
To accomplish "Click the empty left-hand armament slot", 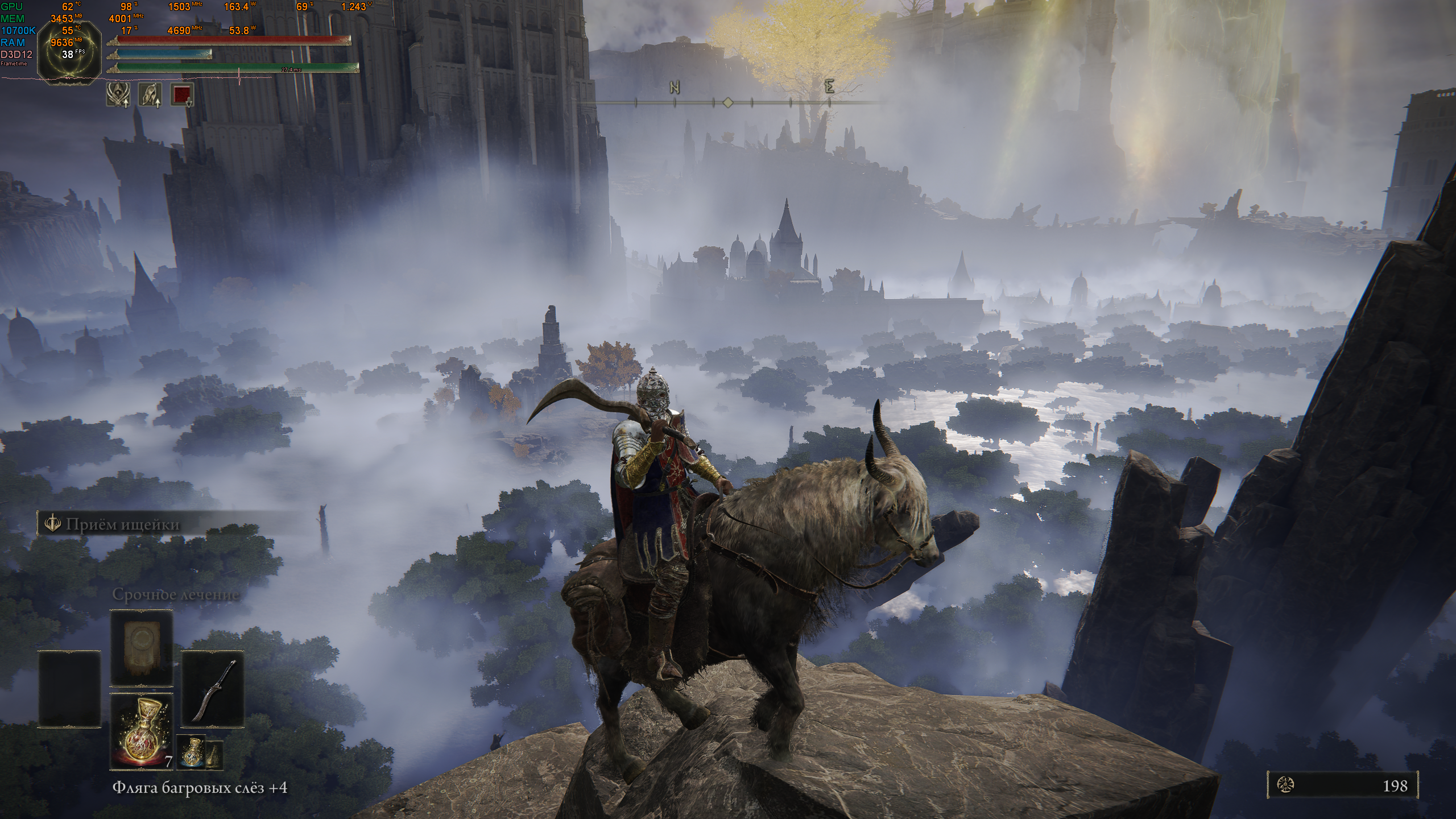I will [x=69, y=689].
